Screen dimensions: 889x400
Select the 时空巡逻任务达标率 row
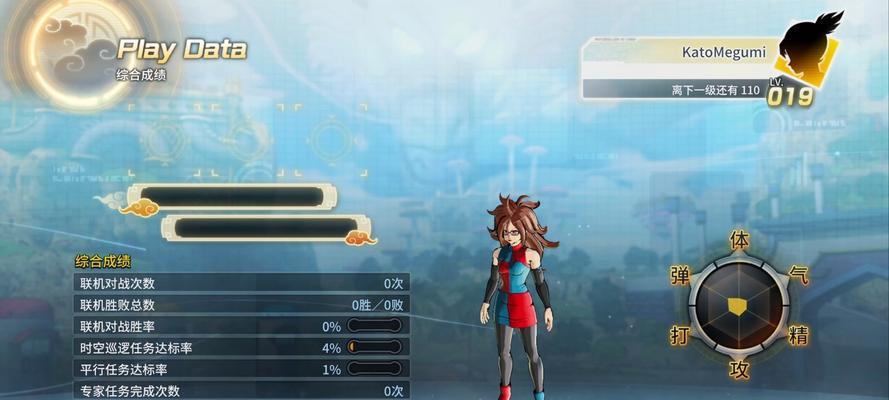tap(241, 348)
